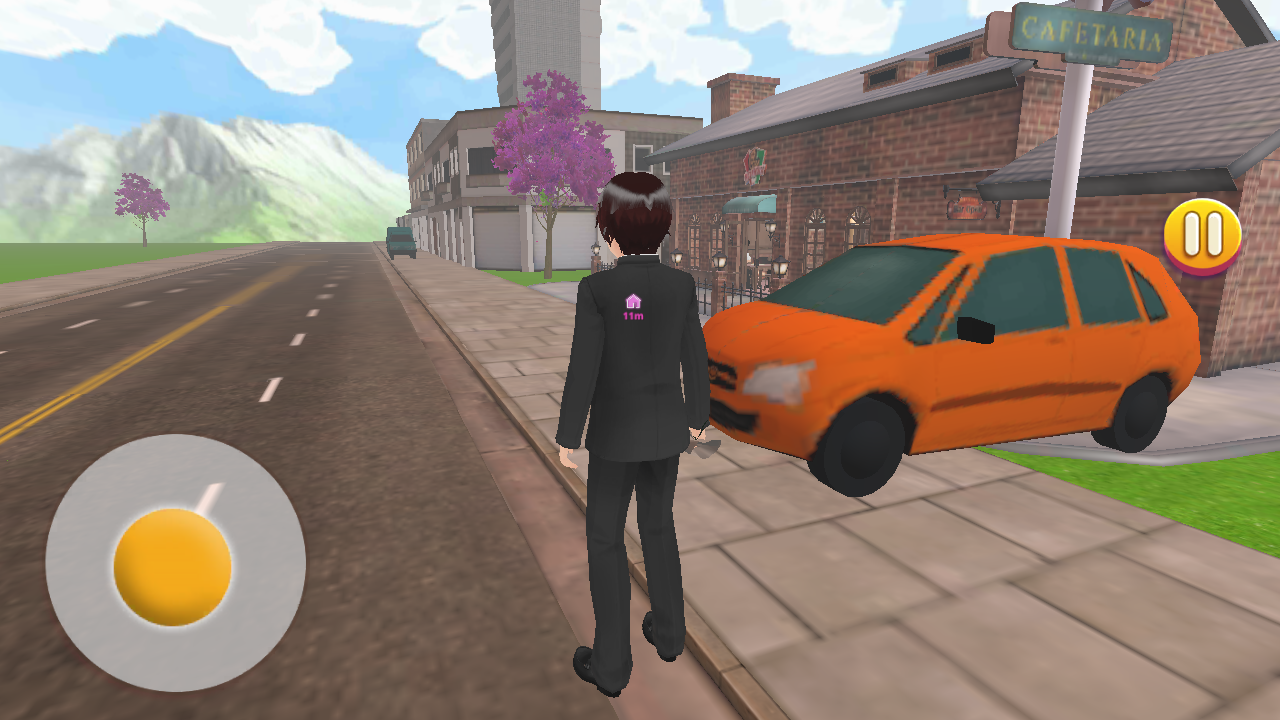Tap the car's side mirror
Viewport: 1280px width, 720px height.
coord(975,327)
